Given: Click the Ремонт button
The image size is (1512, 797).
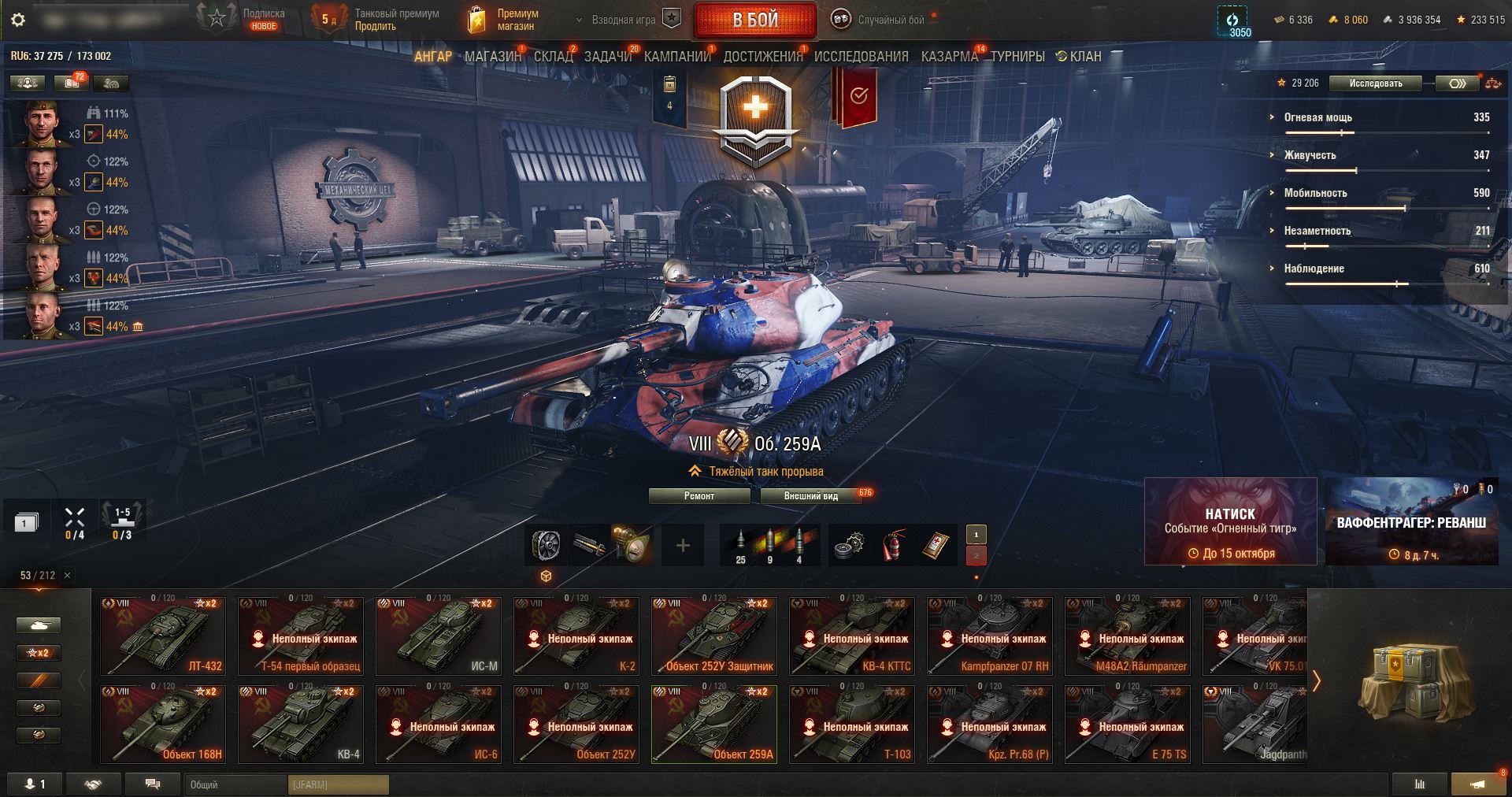Looking at the screenshot, I should pos(699,496).
